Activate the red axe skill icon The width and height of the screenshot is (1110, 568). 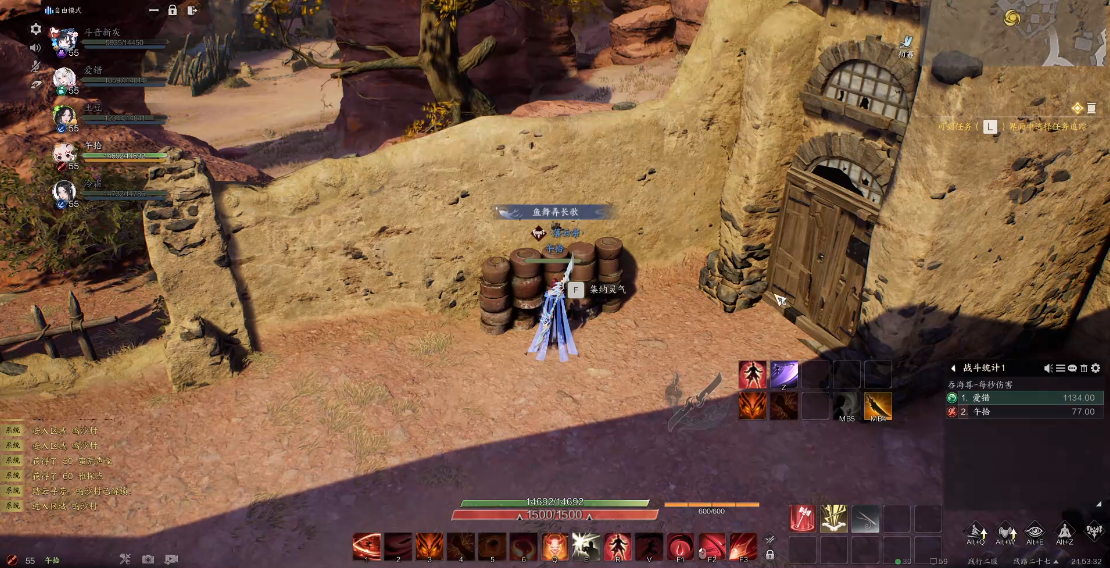click(802, 518)
